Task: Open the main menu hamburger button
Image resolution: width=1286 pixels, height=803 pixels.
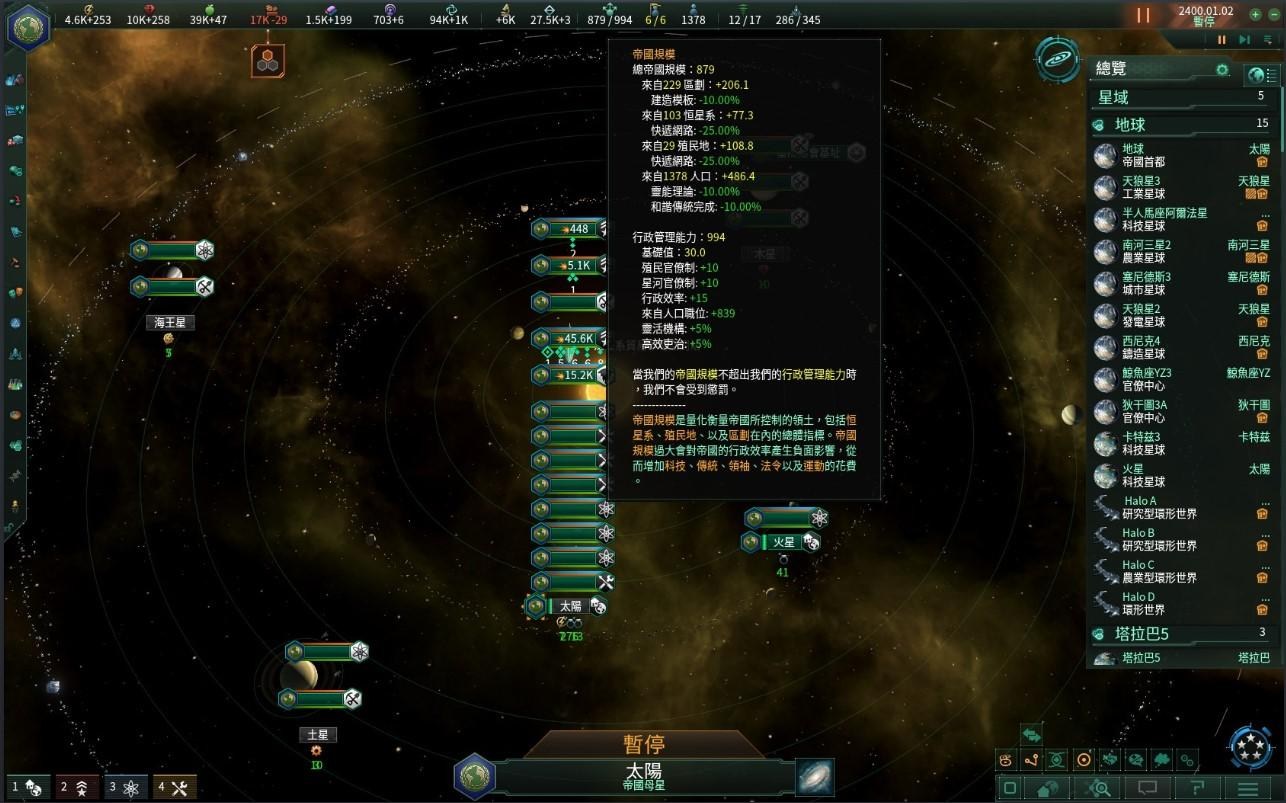Action: pyautogui.click(x=1247, y=788)
